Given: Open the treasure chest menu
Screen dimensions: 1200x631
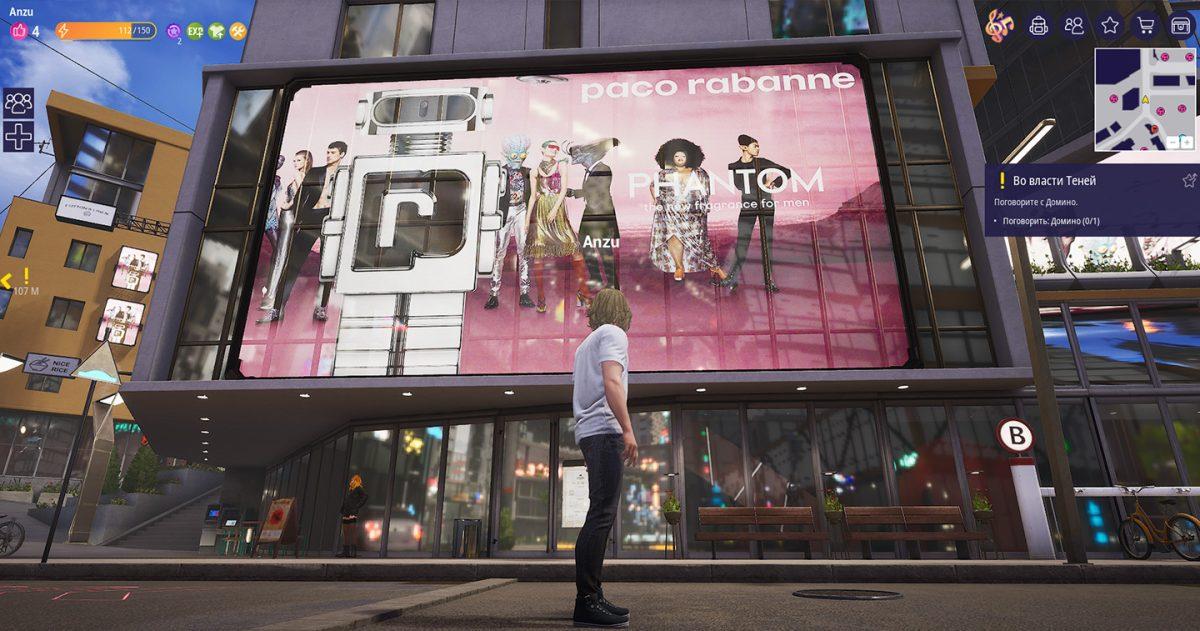Looking at the screenshot, I should click(x=1181, y=25).
